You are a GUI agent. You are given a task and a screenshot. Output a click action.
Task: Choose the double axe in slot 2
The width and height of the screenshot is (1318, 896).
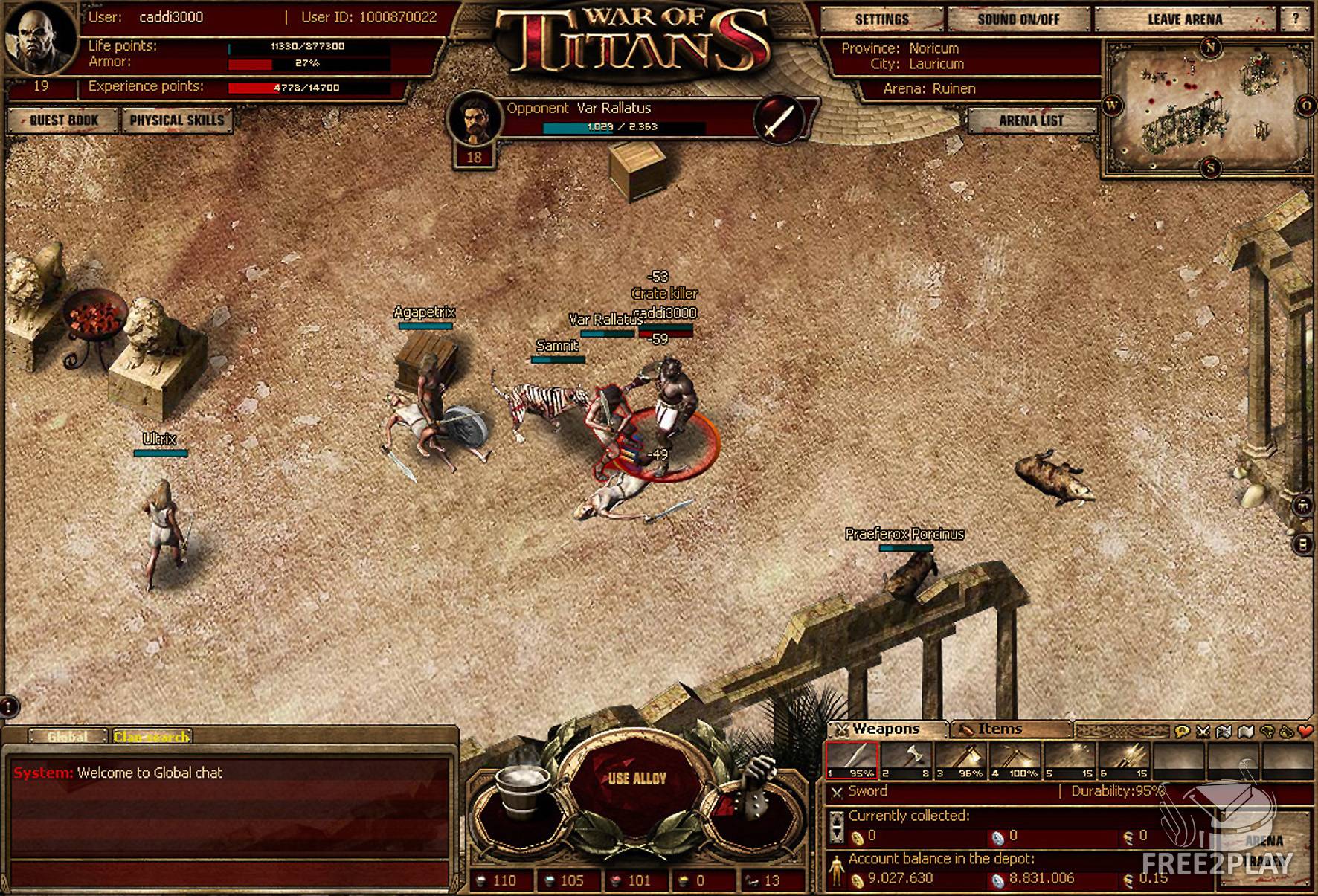906,760
